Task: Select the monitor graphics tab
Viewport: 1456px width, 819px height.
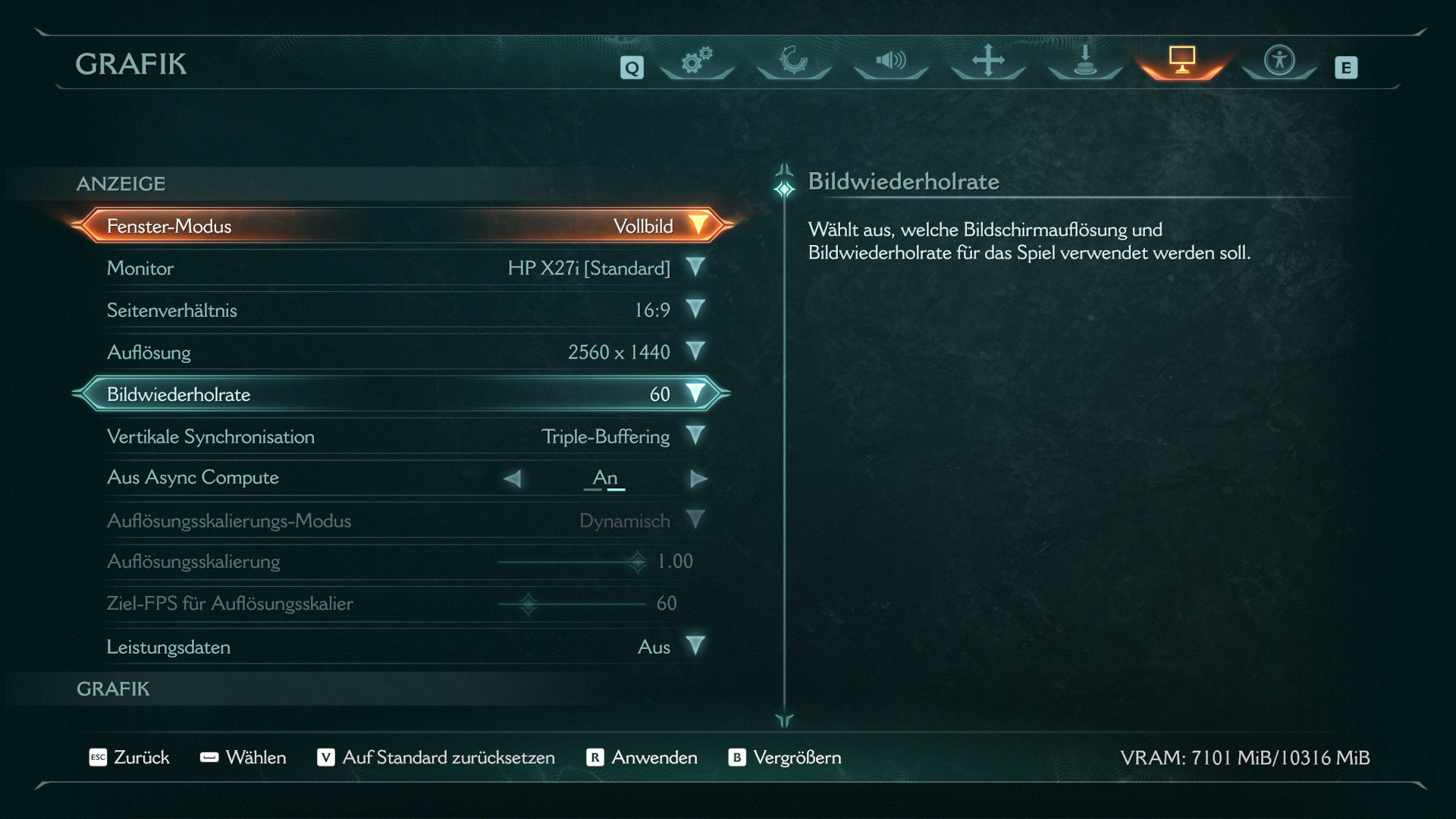Action: tap(1181, 61)
